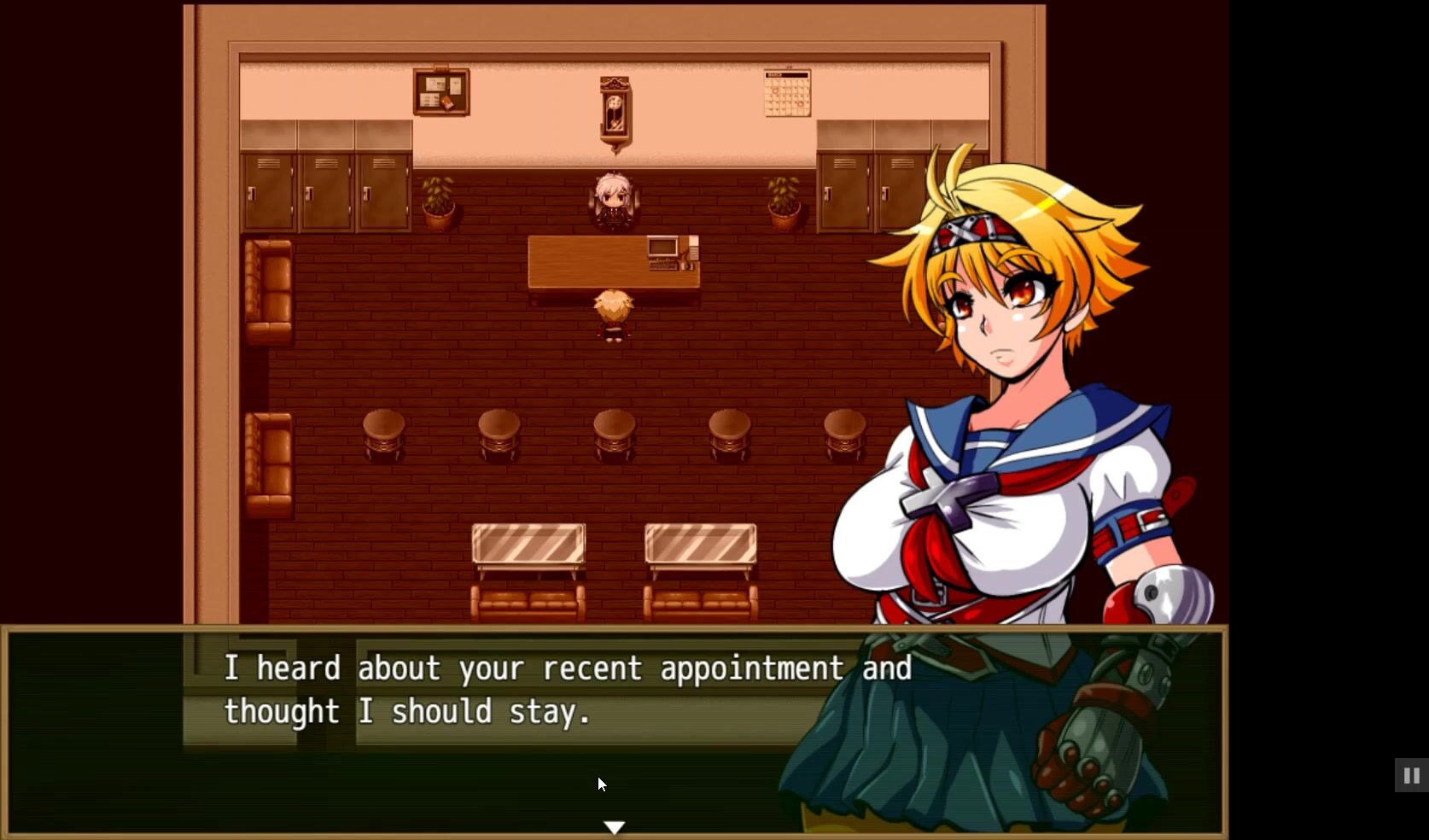Pause the video with the pause button
1429x840 pixels.
(x=1411, y=776)
